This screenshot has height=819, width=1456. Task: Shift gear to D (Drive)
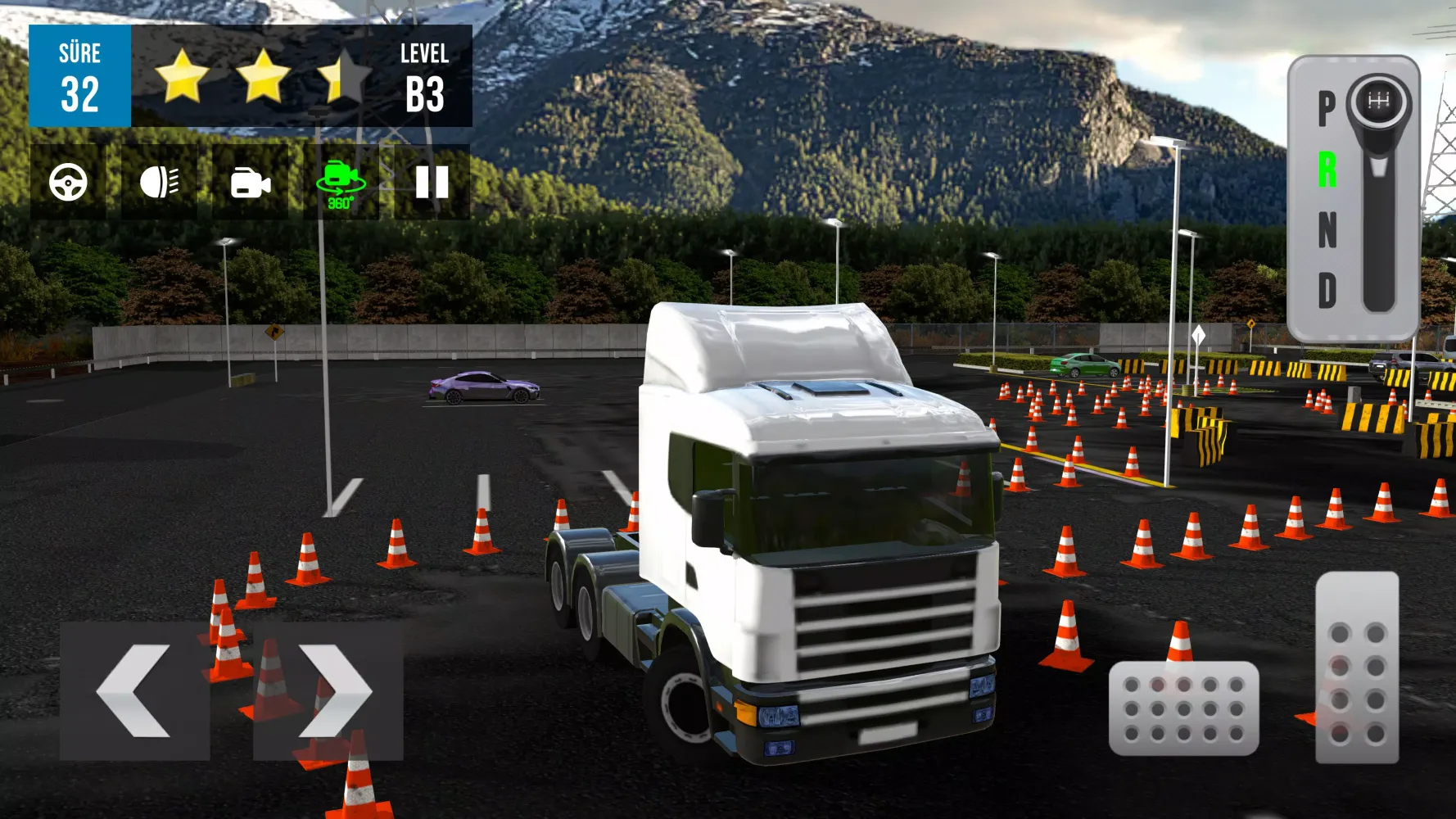(1327, 291)
